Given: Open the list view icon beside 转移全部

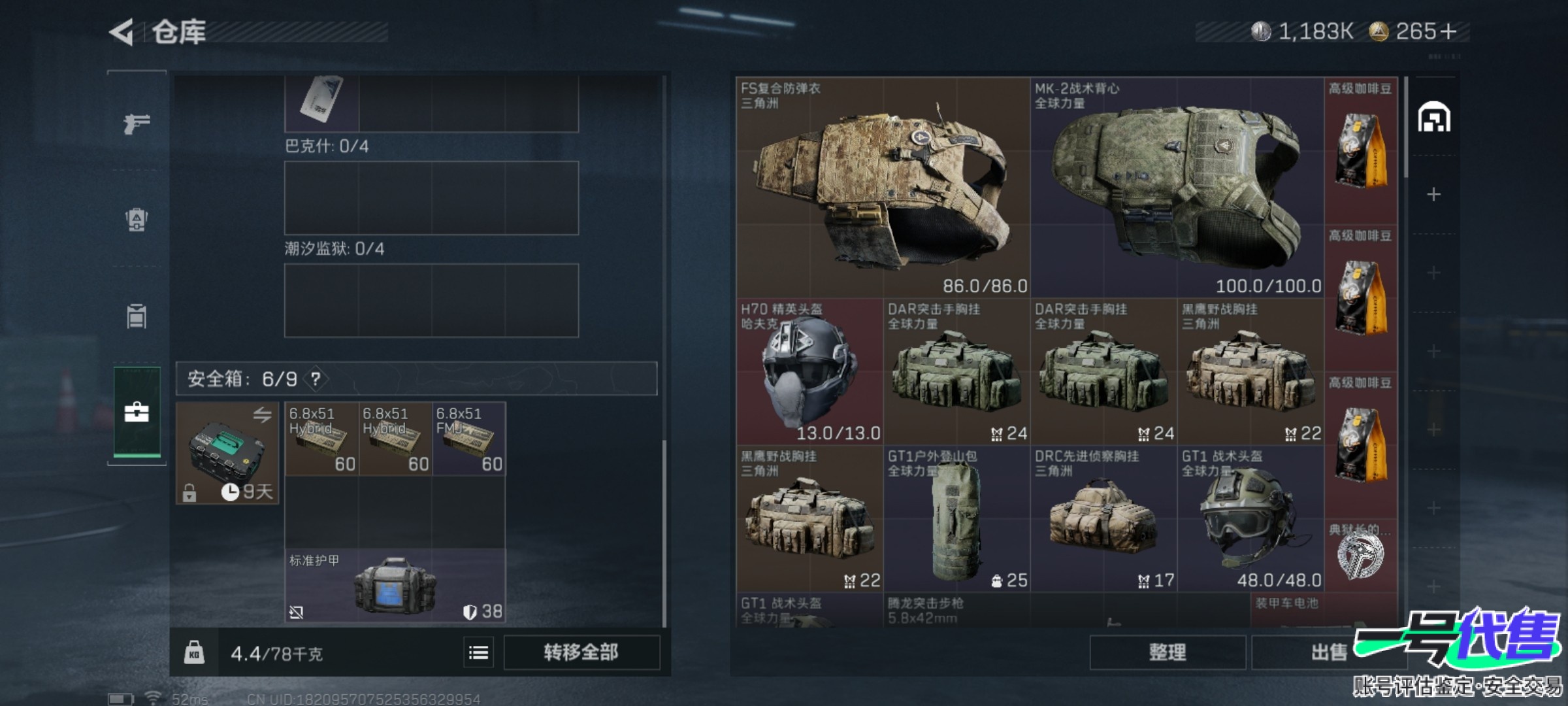Looking at the screenshot, I should (478, 652).
